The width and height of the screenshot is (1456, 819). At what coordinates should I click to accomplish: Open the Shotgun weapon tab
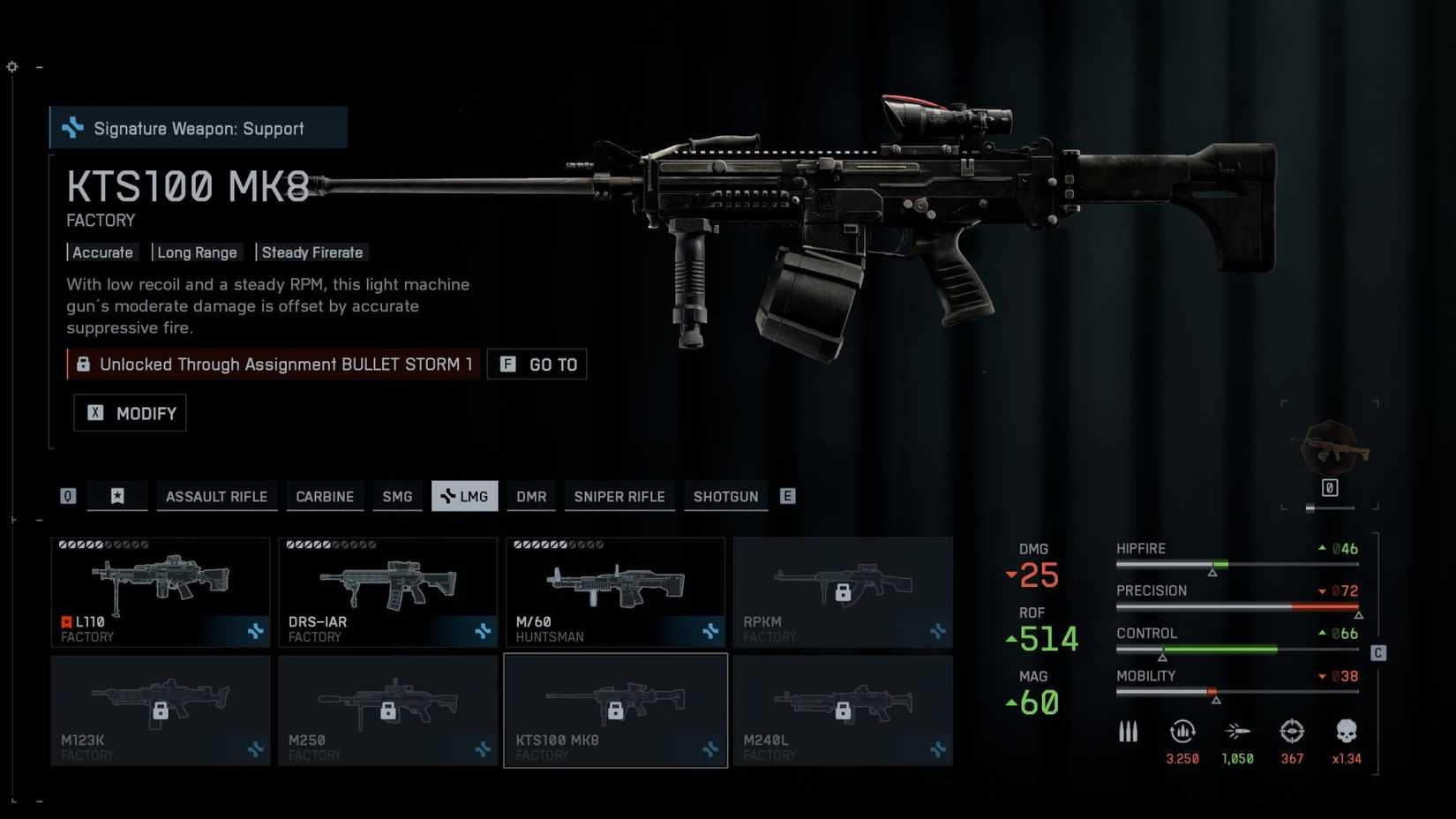pos(725,497)
